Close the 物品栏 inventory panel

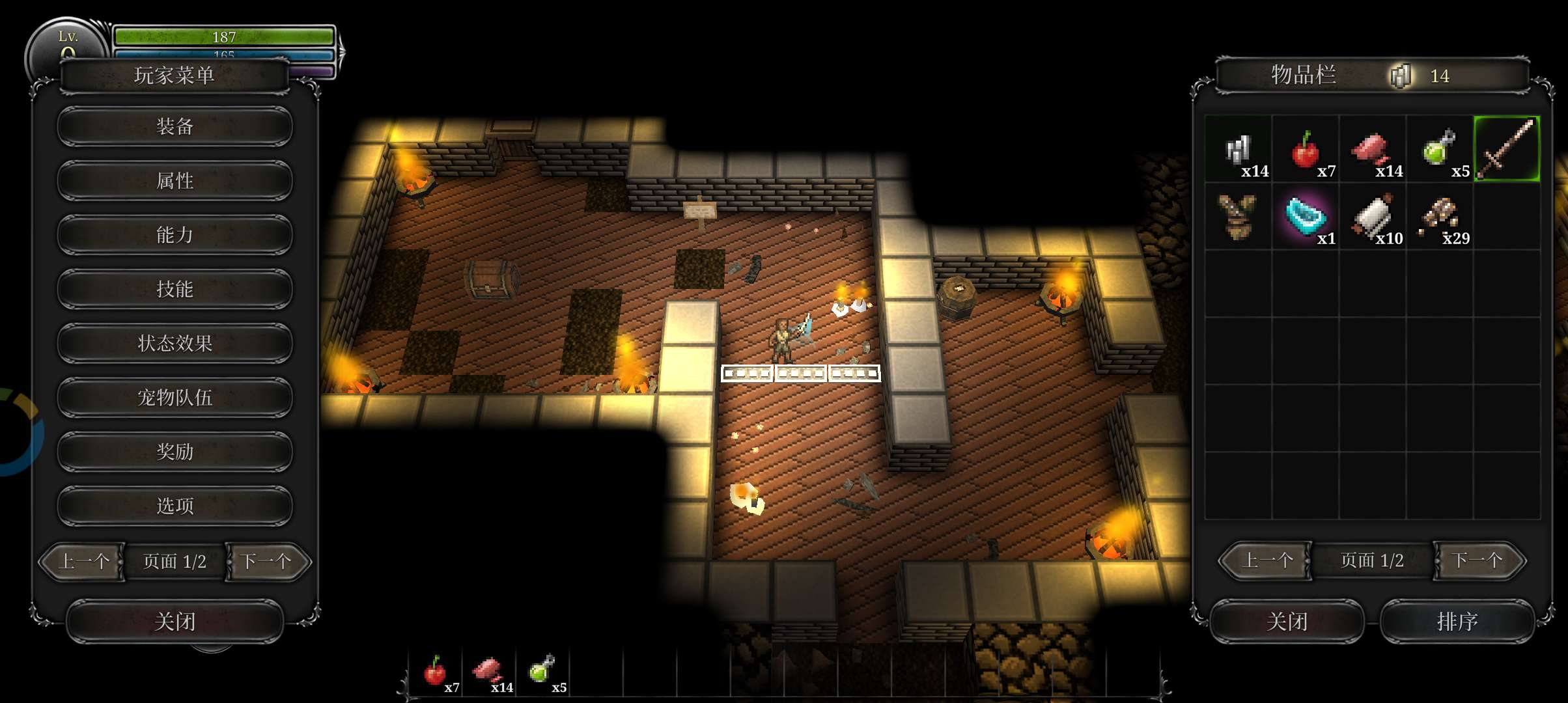point(1287,622)
